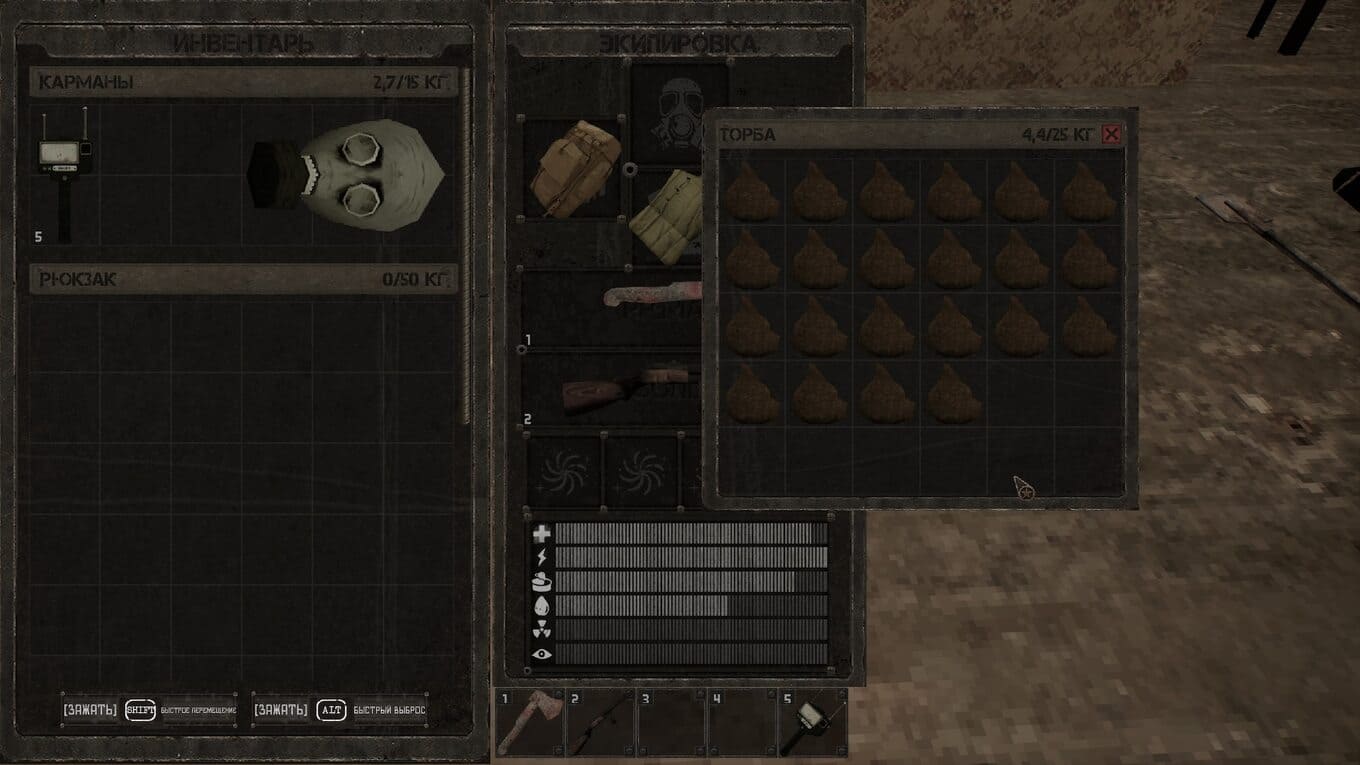This screenshot has width=1360, height=765.
Task: Choose the detector in hotbar slot 5
Action: [812, 722]
